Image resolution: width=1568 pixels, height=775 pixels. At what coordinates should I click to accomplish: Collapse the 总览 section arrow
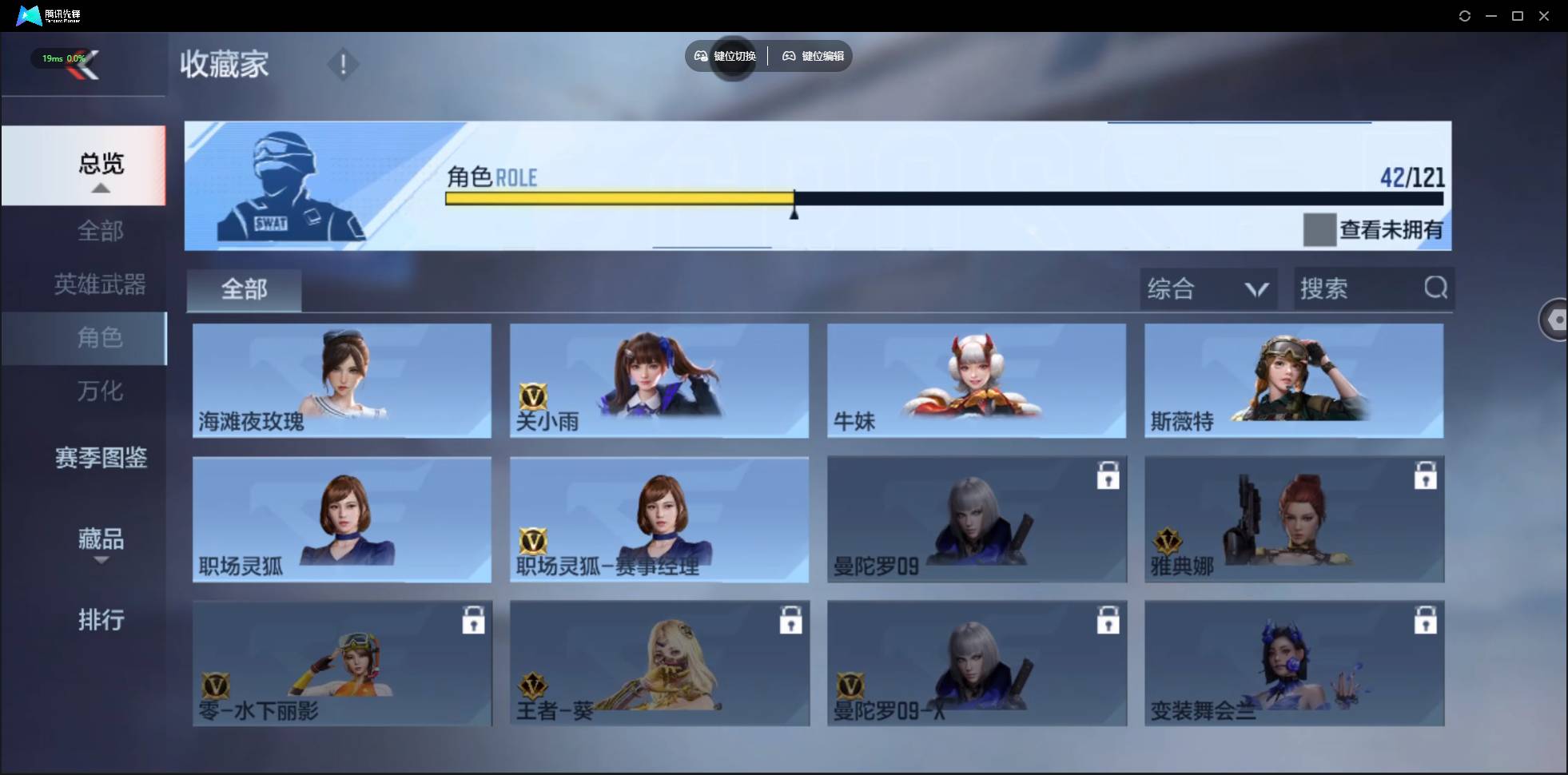tap(100, 187)
